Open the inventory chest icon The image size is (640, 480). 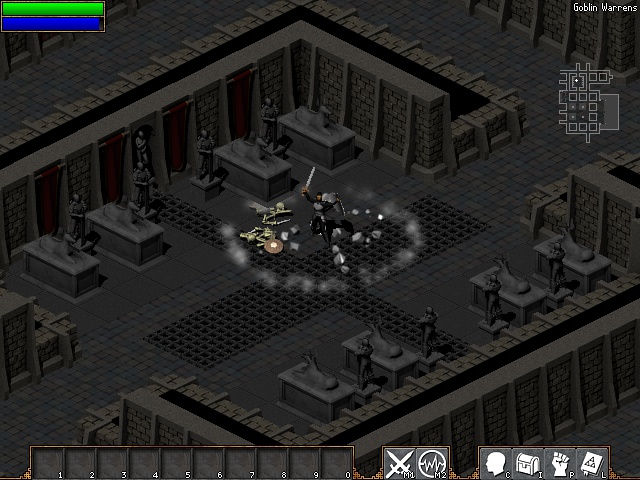pyautogui.click(x=527, y=463)
